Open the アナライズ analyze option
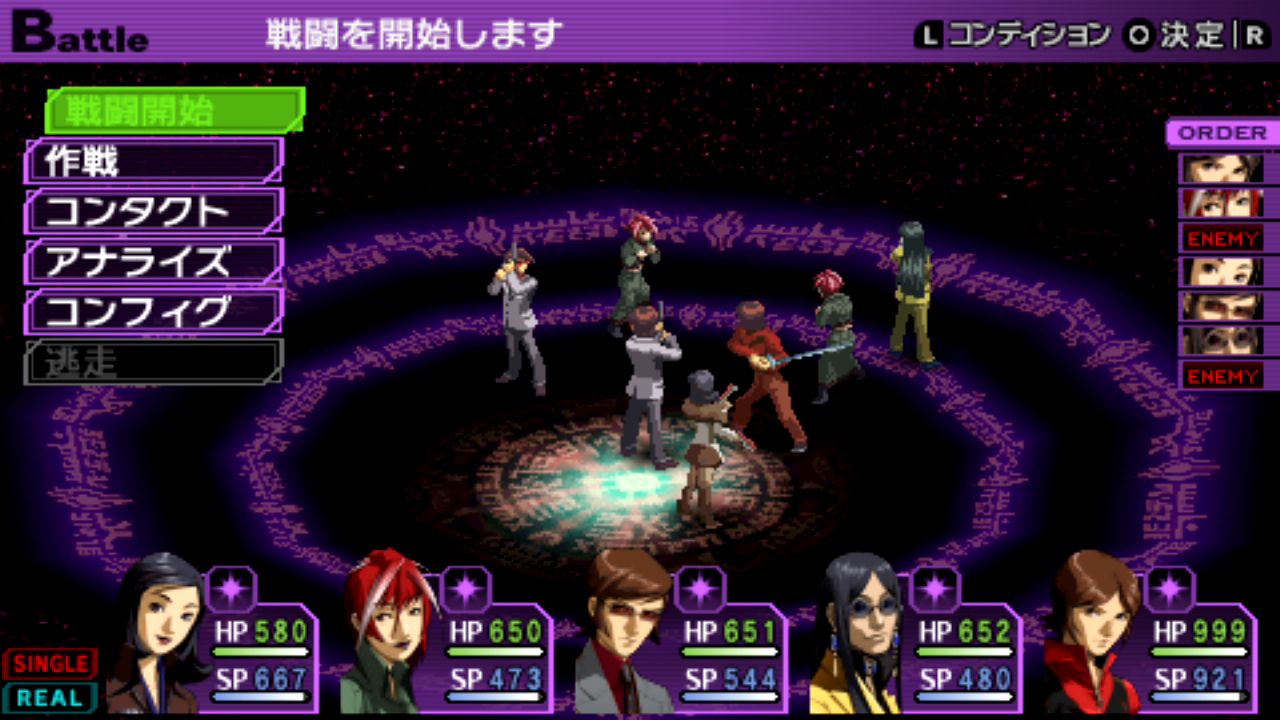Viewport: 1280px width, 720px height. 154,261
